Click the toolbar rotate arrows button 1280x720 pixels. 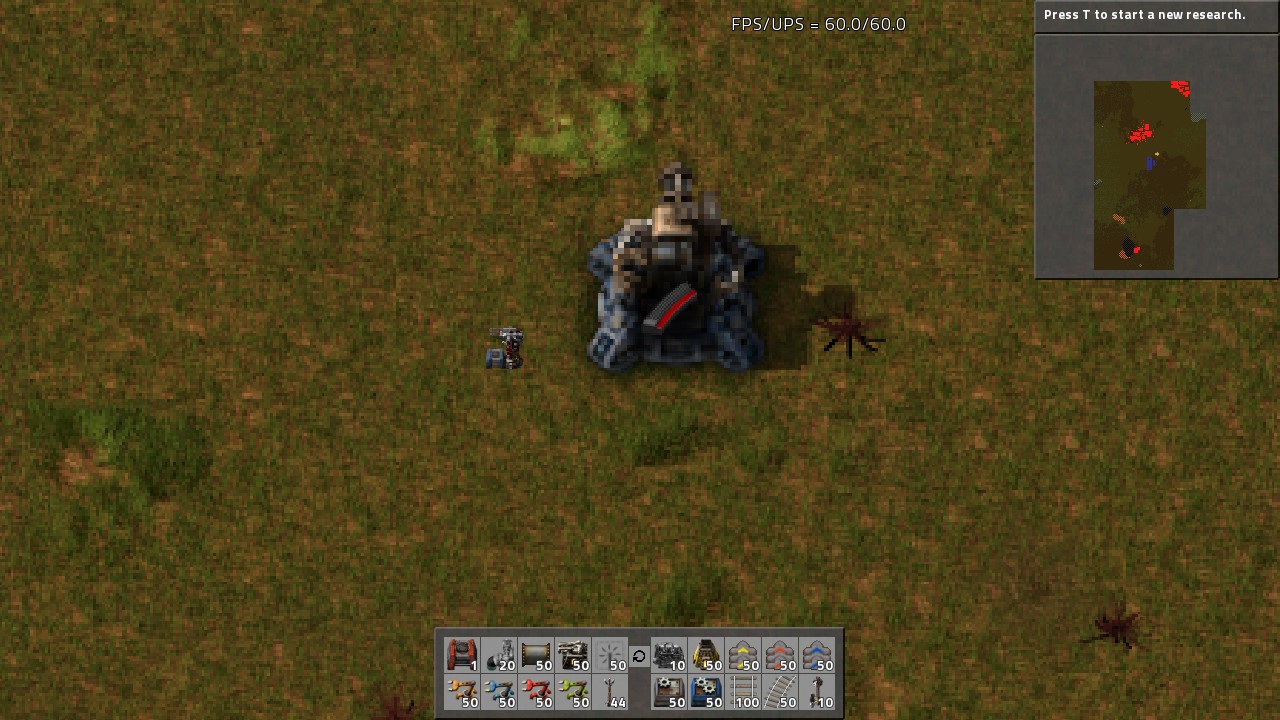click(x=639, y=656)
